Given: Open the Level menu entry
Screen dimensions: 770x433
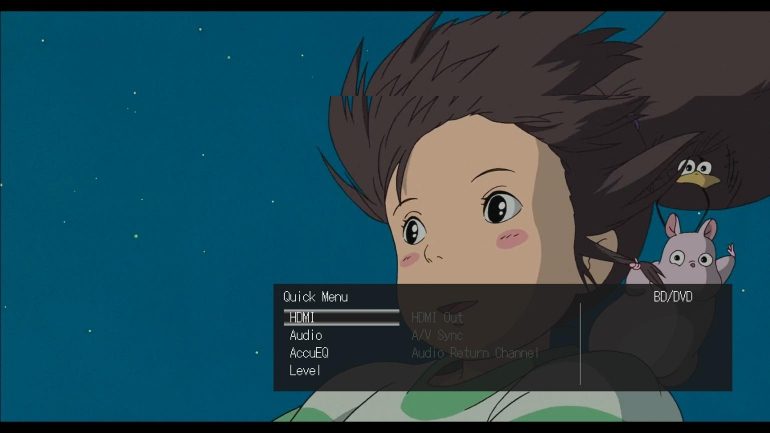Looking at the screenshot, I should pyautogui.click(x=305, y=370).
